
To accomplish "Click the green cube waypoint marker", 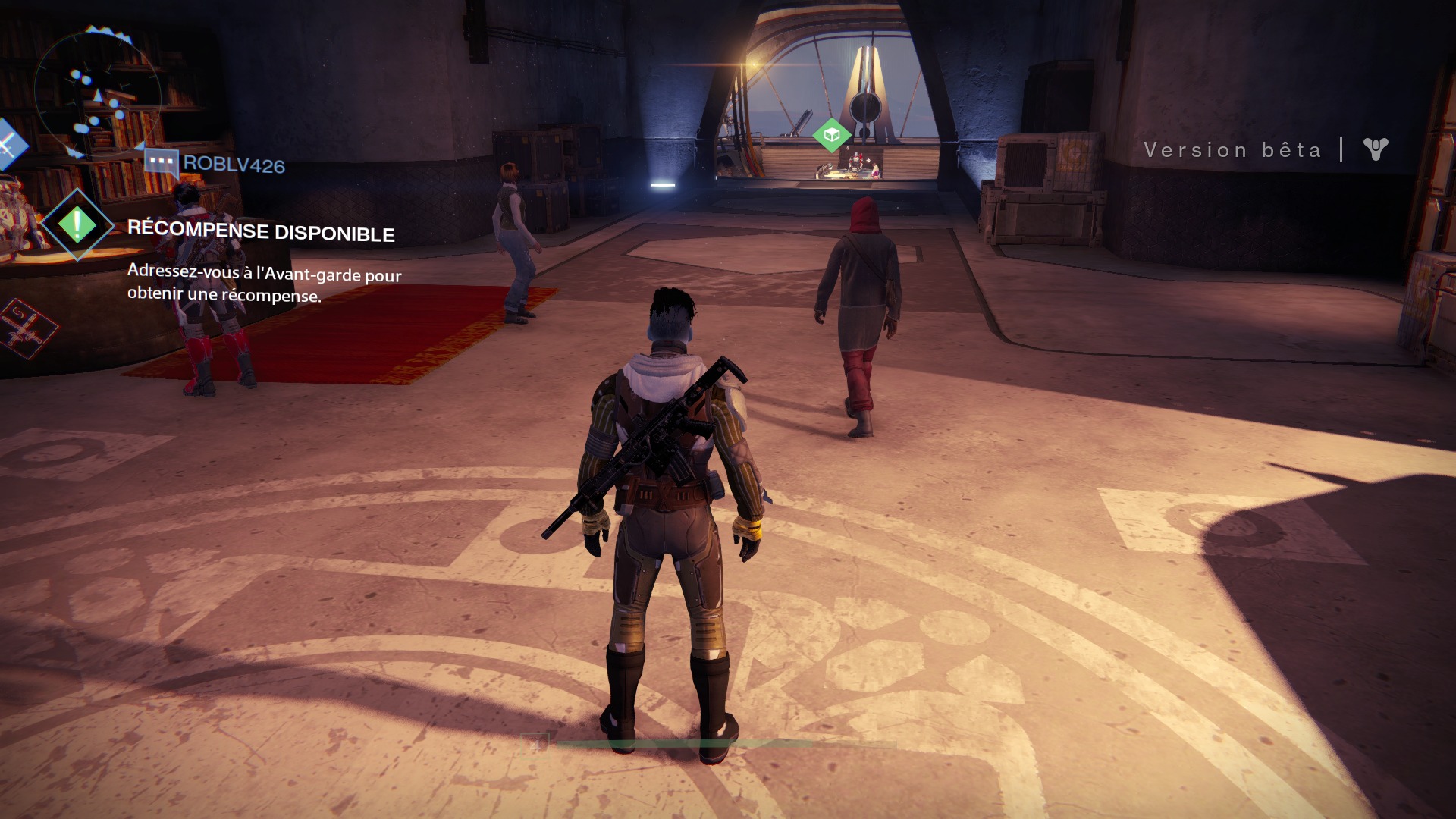I will tap(831, 135).
